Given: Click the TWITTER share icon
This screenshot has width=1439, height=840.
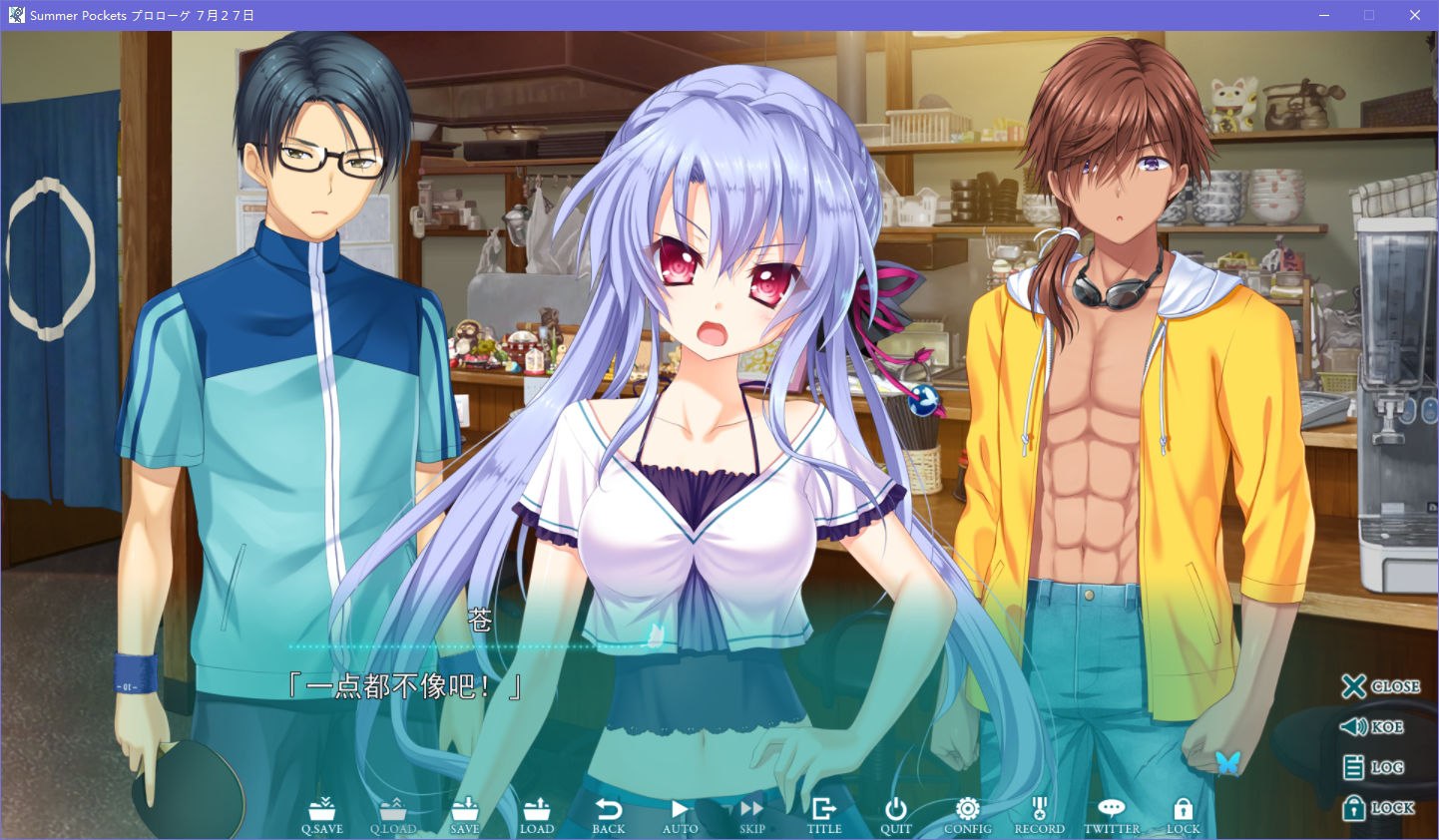Looking at the screenshot, I should click(x=1111, y=813).
